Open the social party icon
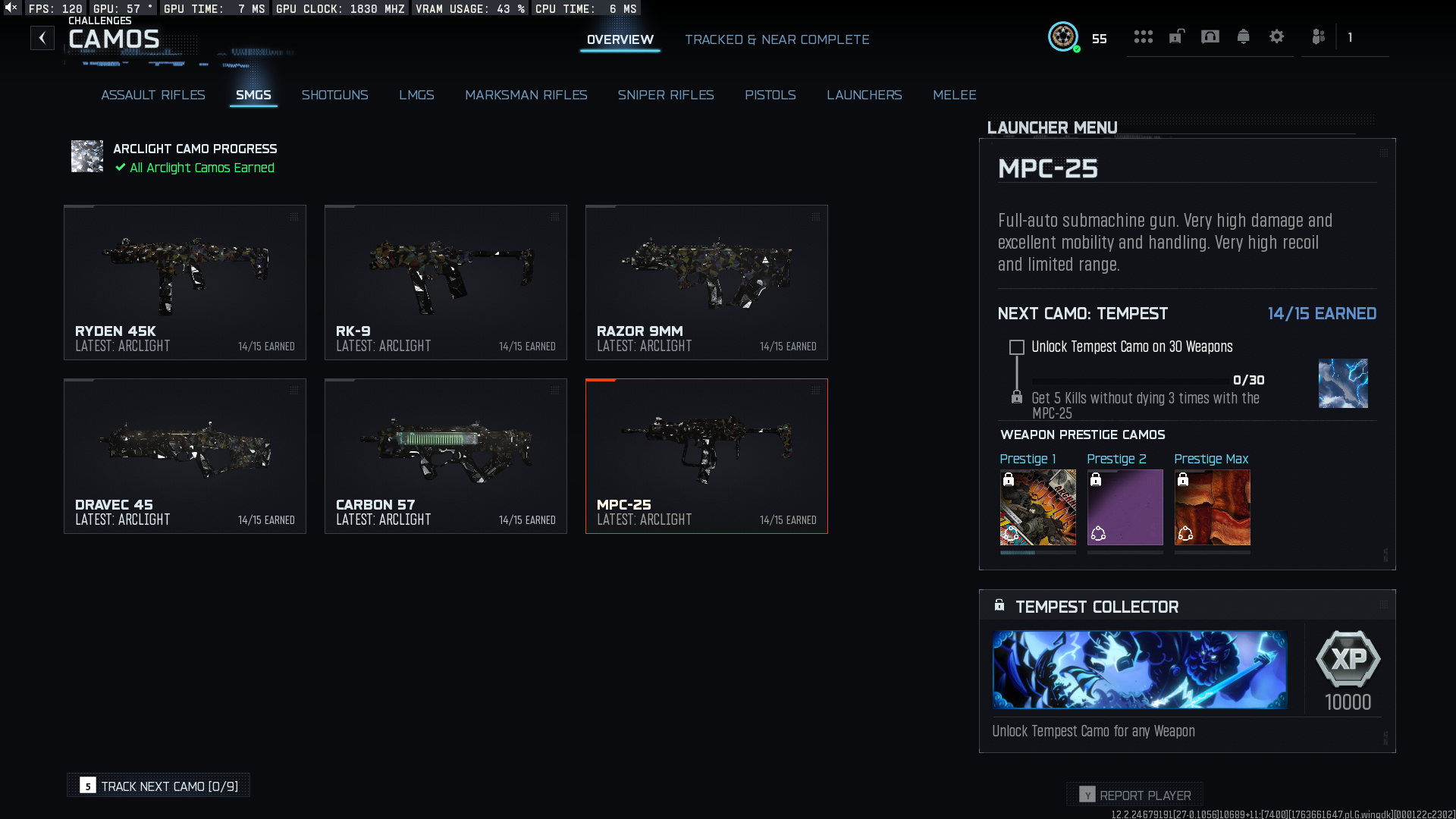This screenshot has width=1456, height=819. [1319, 36]
